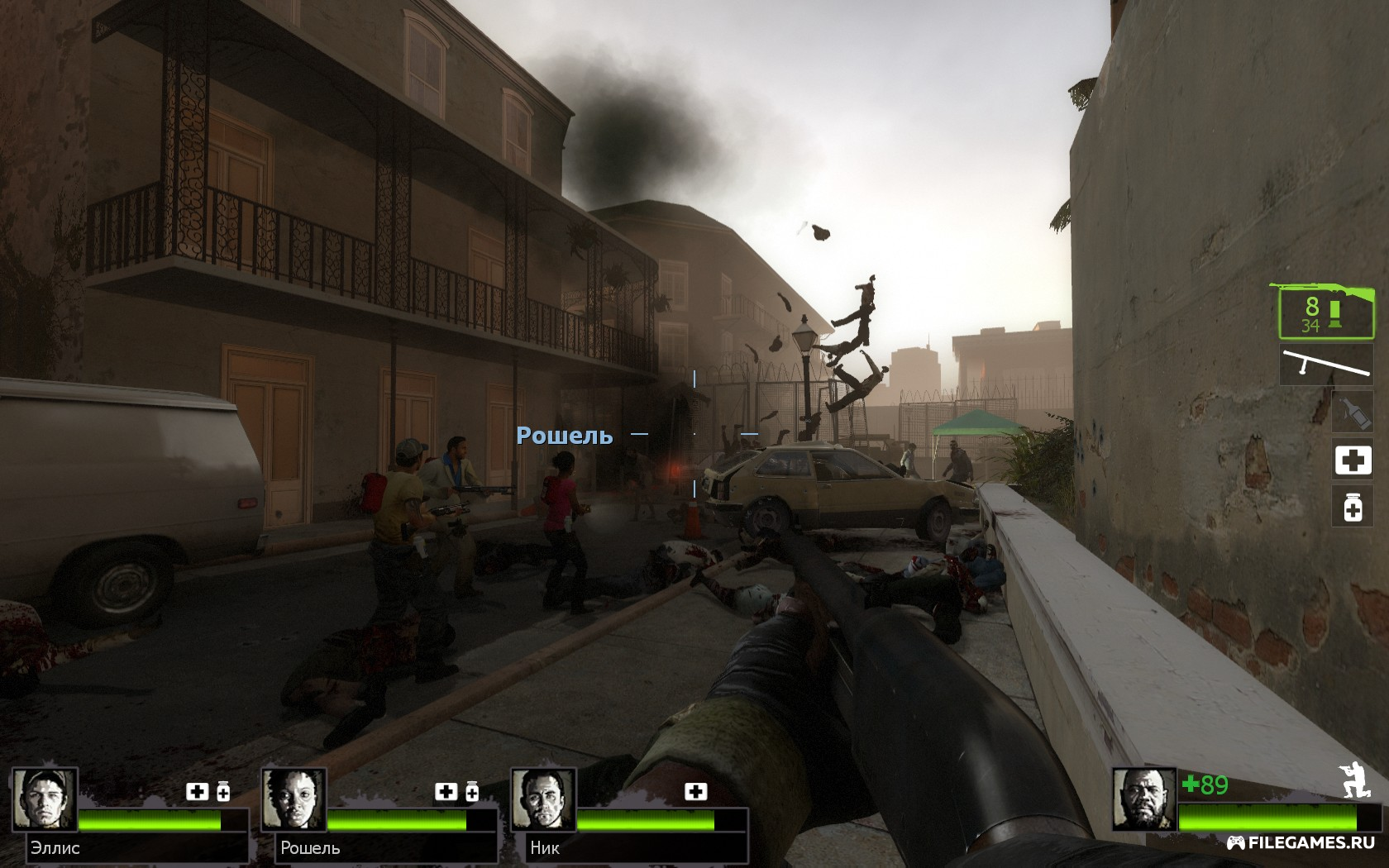Click Rochelle's teammate portrait
The height and width of the screenshot is (868, 1389).
pos(294,799)
